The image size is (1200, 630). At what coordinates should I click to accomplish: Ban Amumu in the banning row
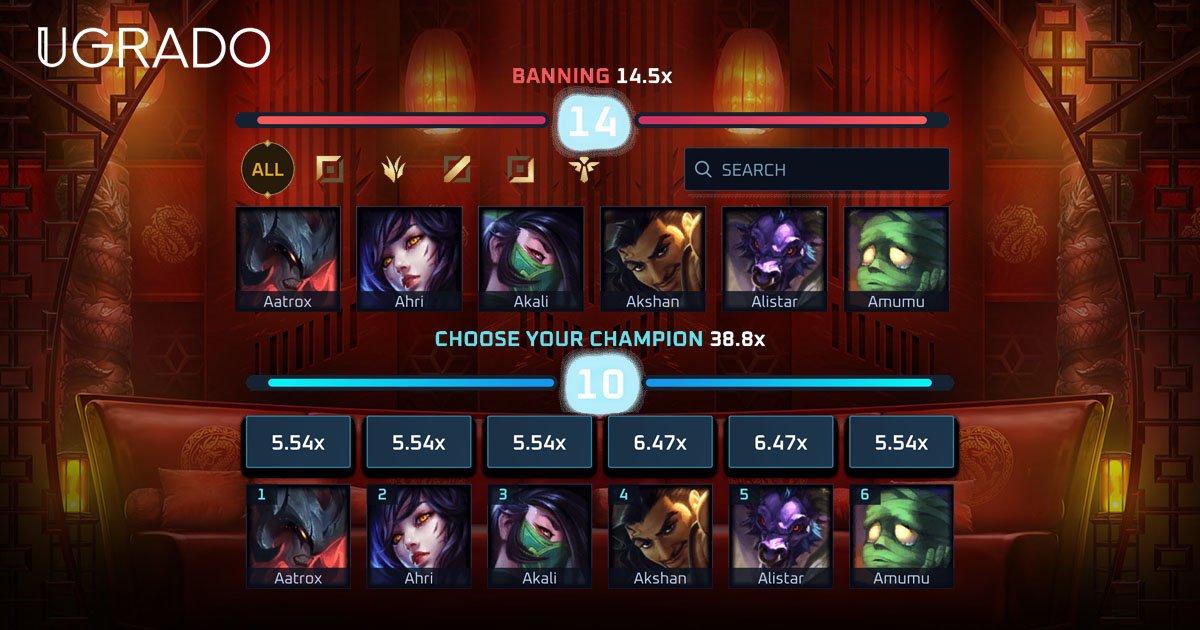pyautogui.click(x=896, y=258)
